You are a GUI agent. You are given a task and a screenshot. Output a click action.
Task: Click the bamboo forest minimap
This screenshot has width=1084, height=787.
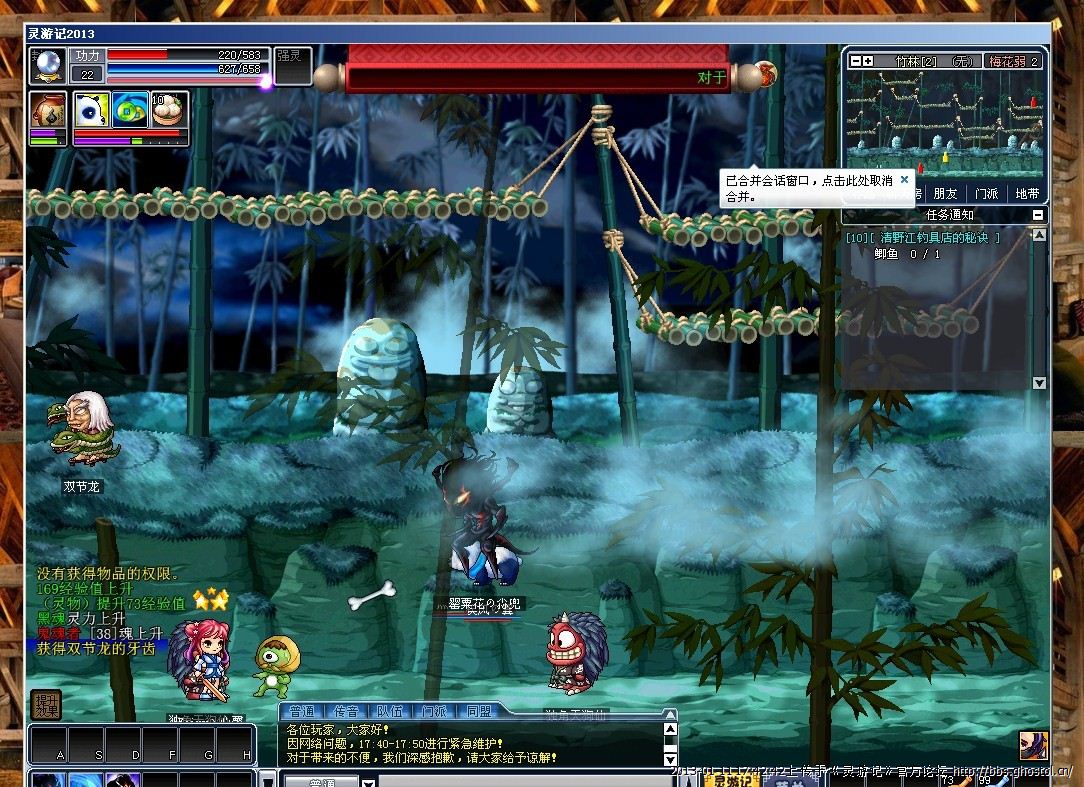[943, 123]
